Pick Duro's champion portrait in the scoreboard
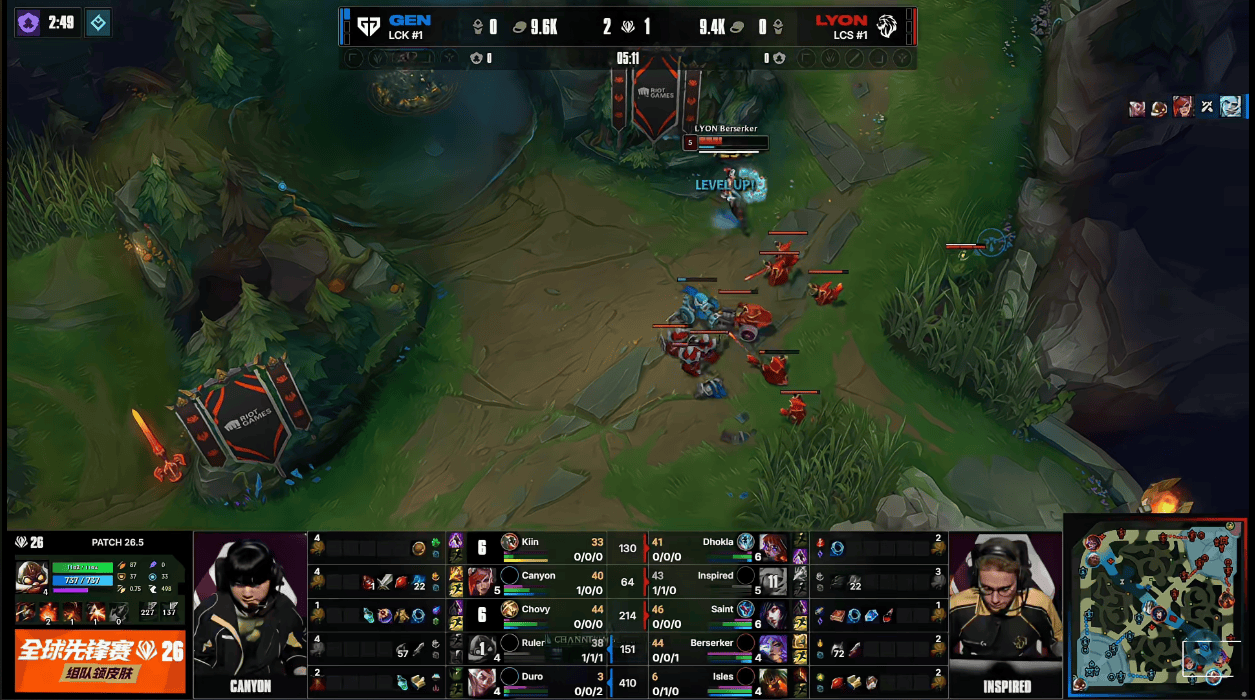Viewport: 1255px width, 700px height. pos(481,683)
